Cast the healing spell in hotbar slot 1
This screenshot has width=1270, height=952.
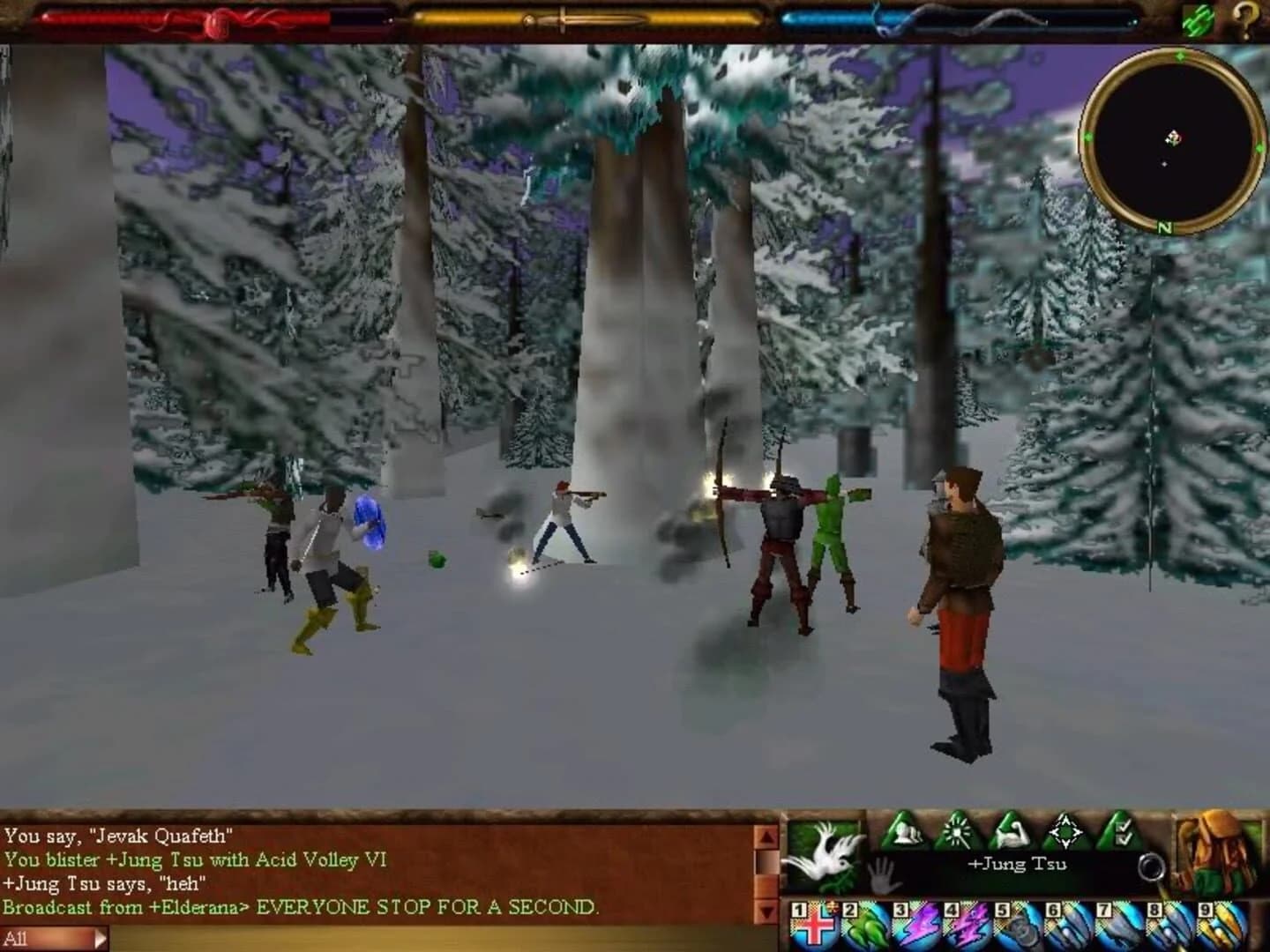click(x=815, y=924)
